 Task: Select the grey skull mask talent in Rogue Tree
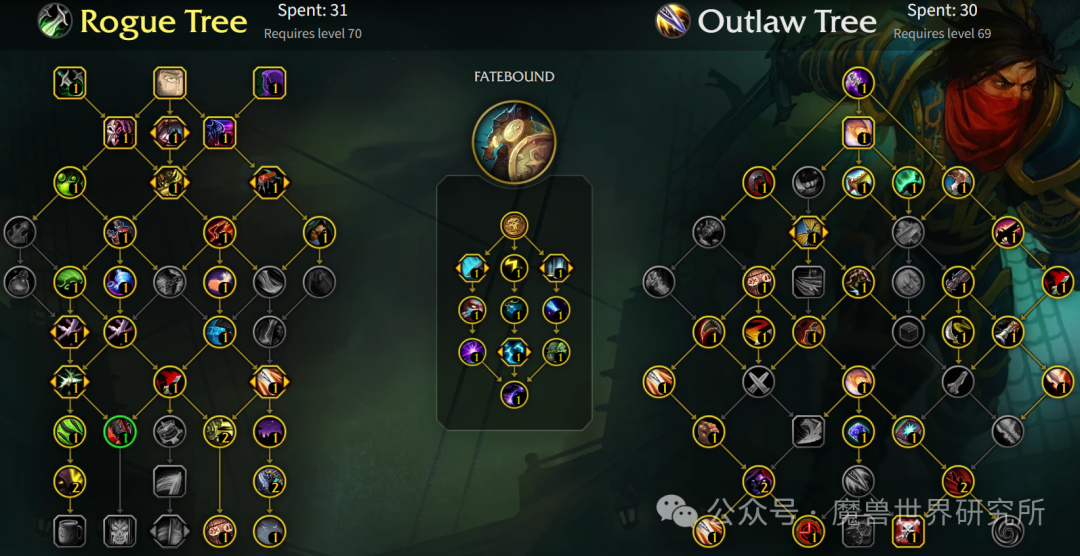coord(120,531)
